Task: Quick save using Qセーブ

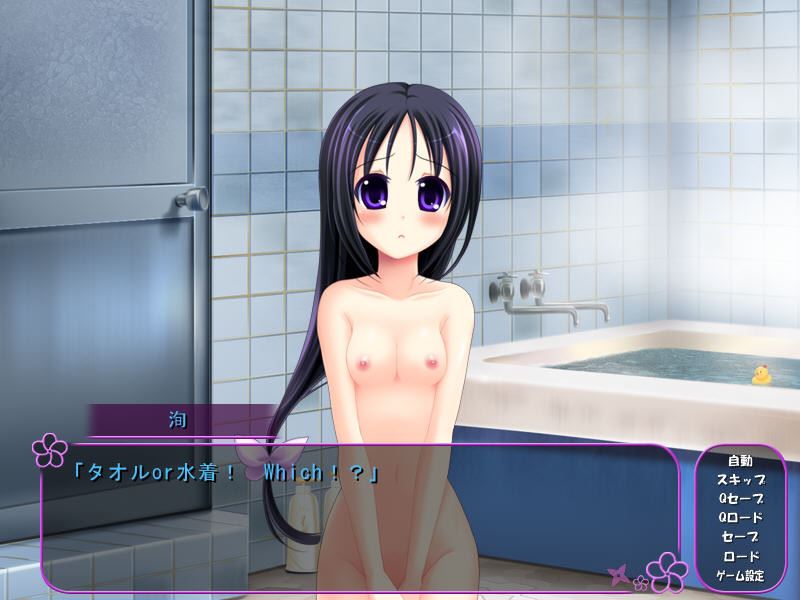Action: [x=740, y=499]
